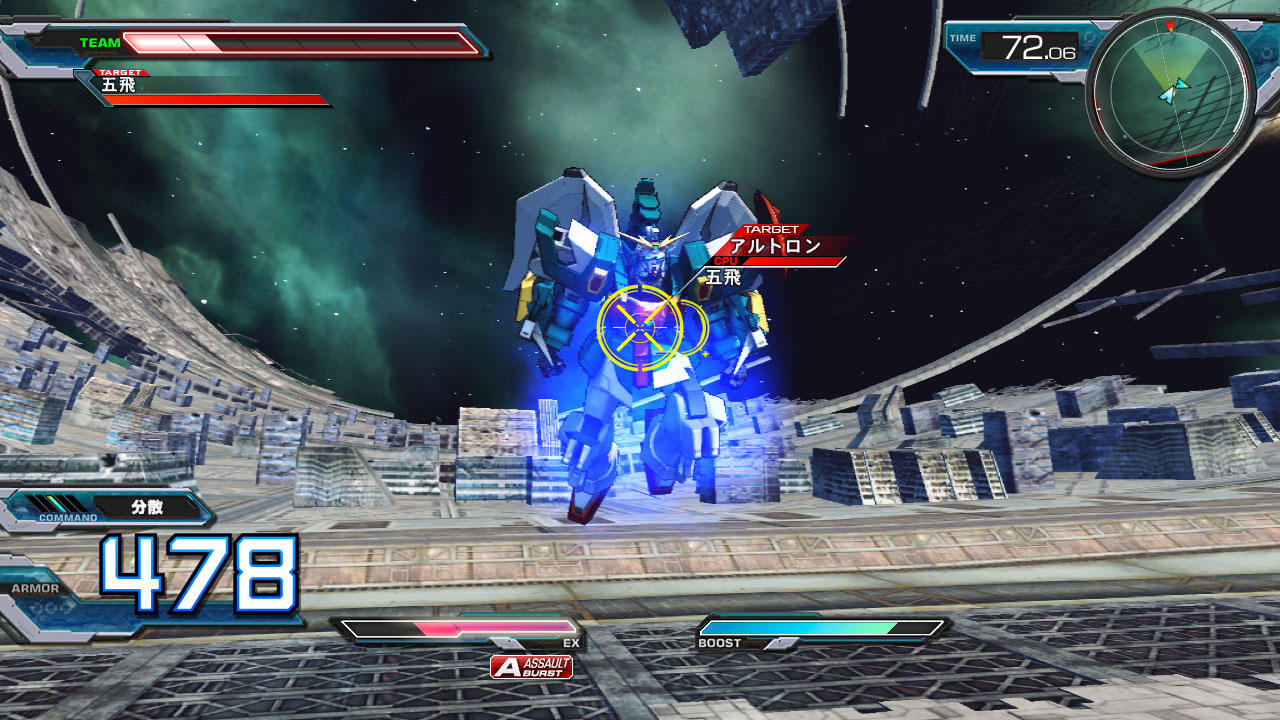Activate the Assault Burst icon
This screenshot has height=720, width=1280.
click(531, 667)
